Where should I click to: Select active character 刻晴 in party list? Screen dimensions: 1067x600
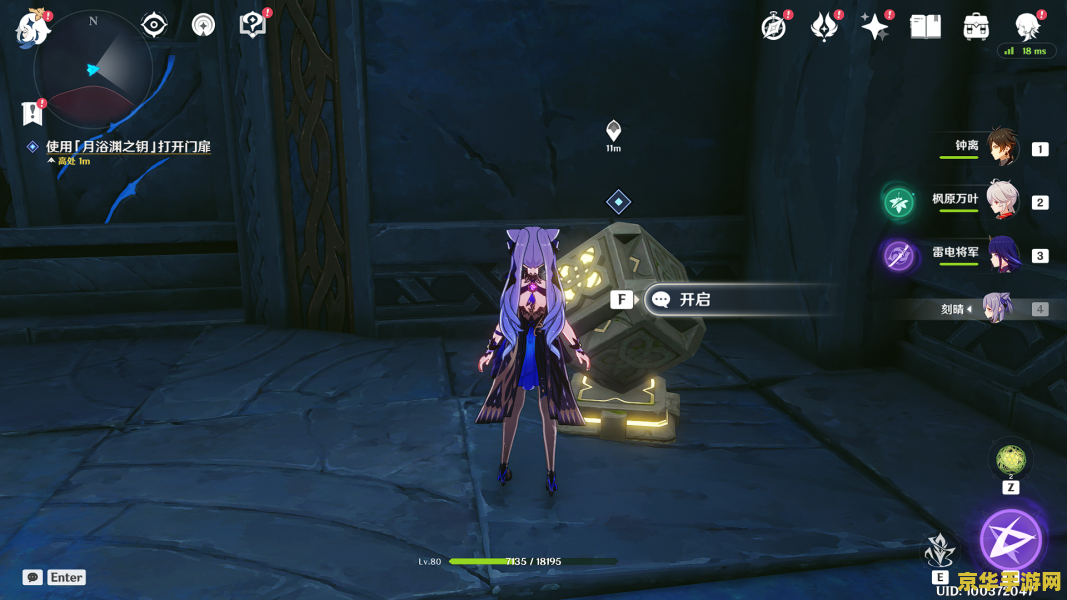[x=996, y=309]
